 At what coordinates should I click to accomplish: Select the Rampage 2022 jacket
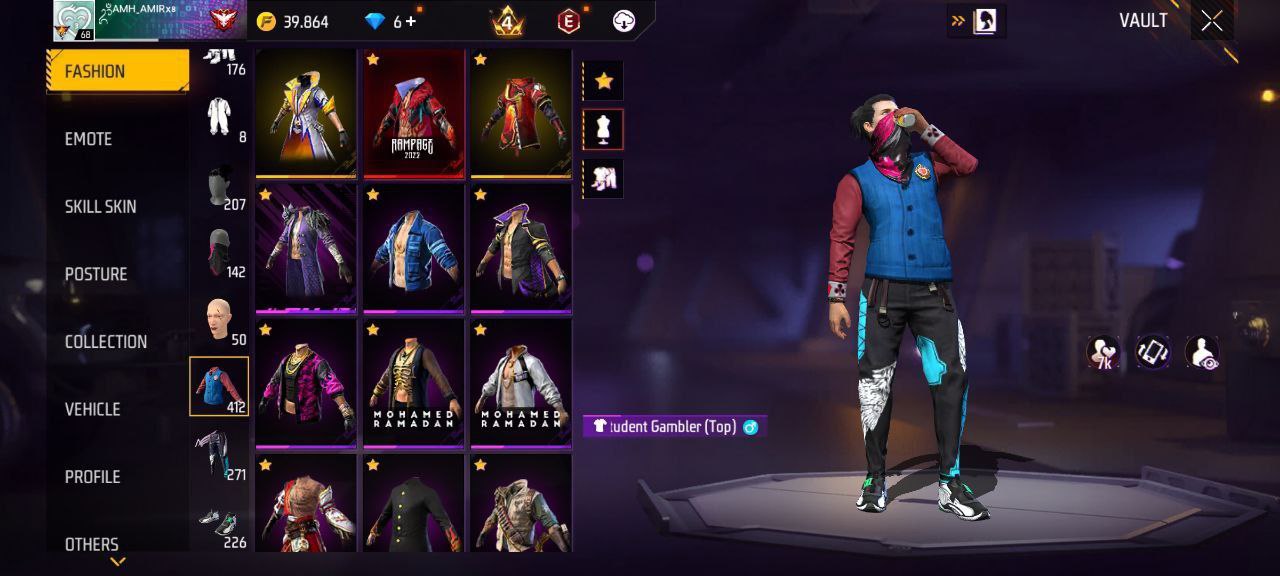point(414,113)
